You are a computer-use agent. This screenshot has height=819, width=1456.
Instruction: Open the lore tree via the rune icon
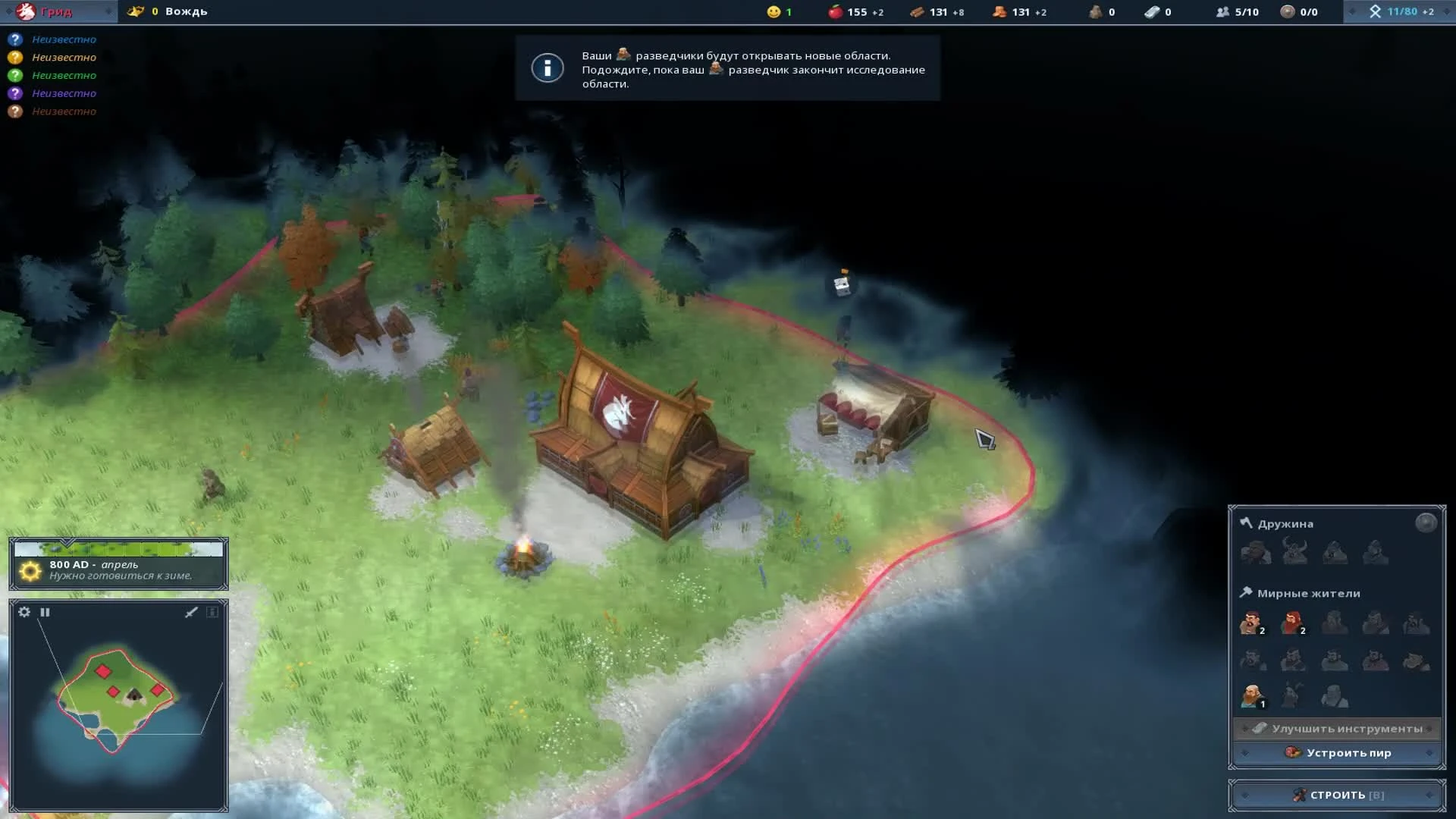1376,11
